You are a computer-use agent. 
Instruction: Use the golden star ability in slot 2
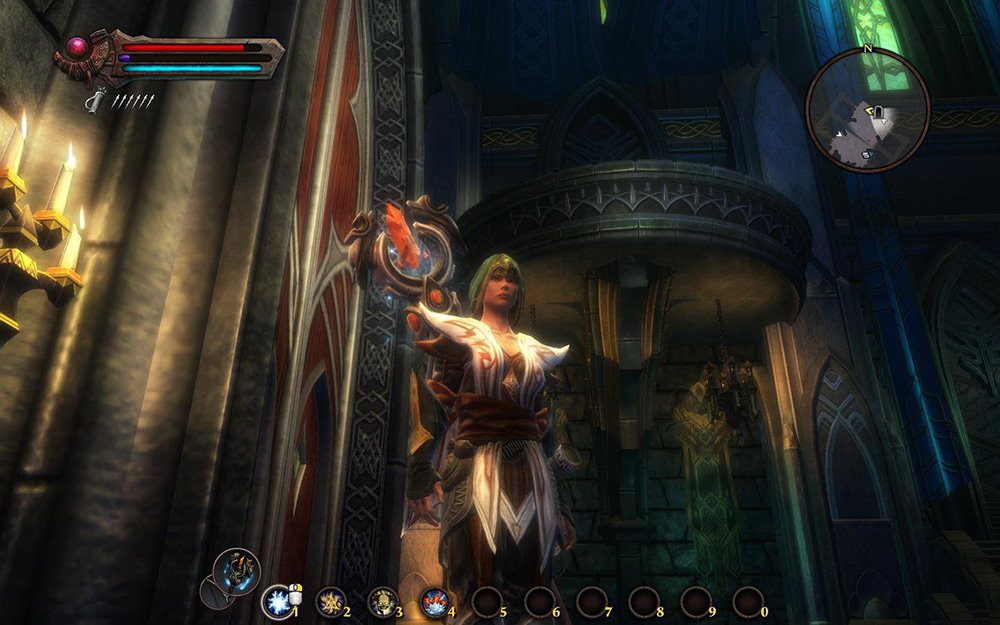click(x=328, y=601)
